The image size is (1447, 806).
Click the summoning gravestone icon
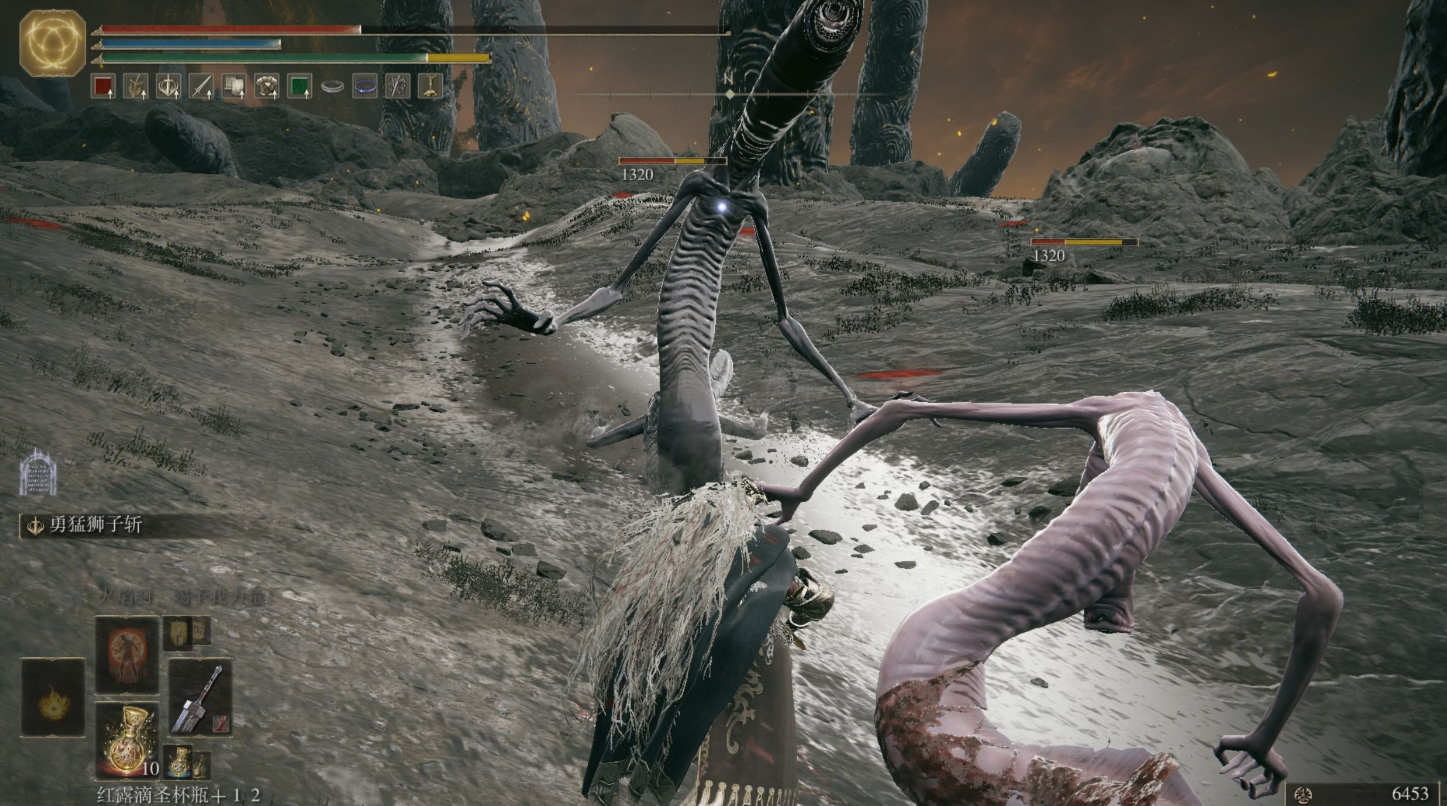[x=36, y=472]
